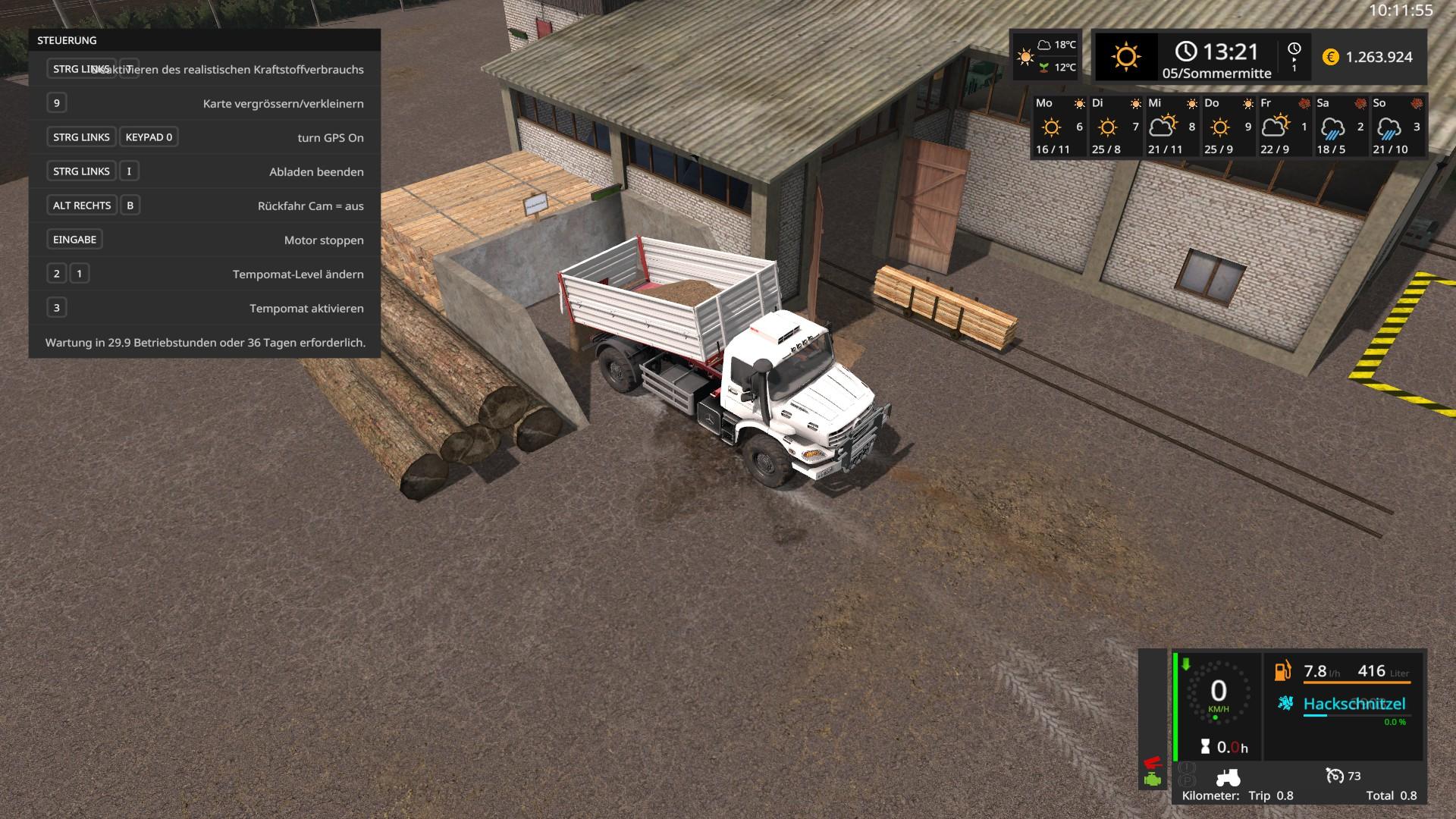This screenshot has height=819, width=1456.
Task: Choose the Wednesday forecast tile
Action: click(x=1172, y=126)
